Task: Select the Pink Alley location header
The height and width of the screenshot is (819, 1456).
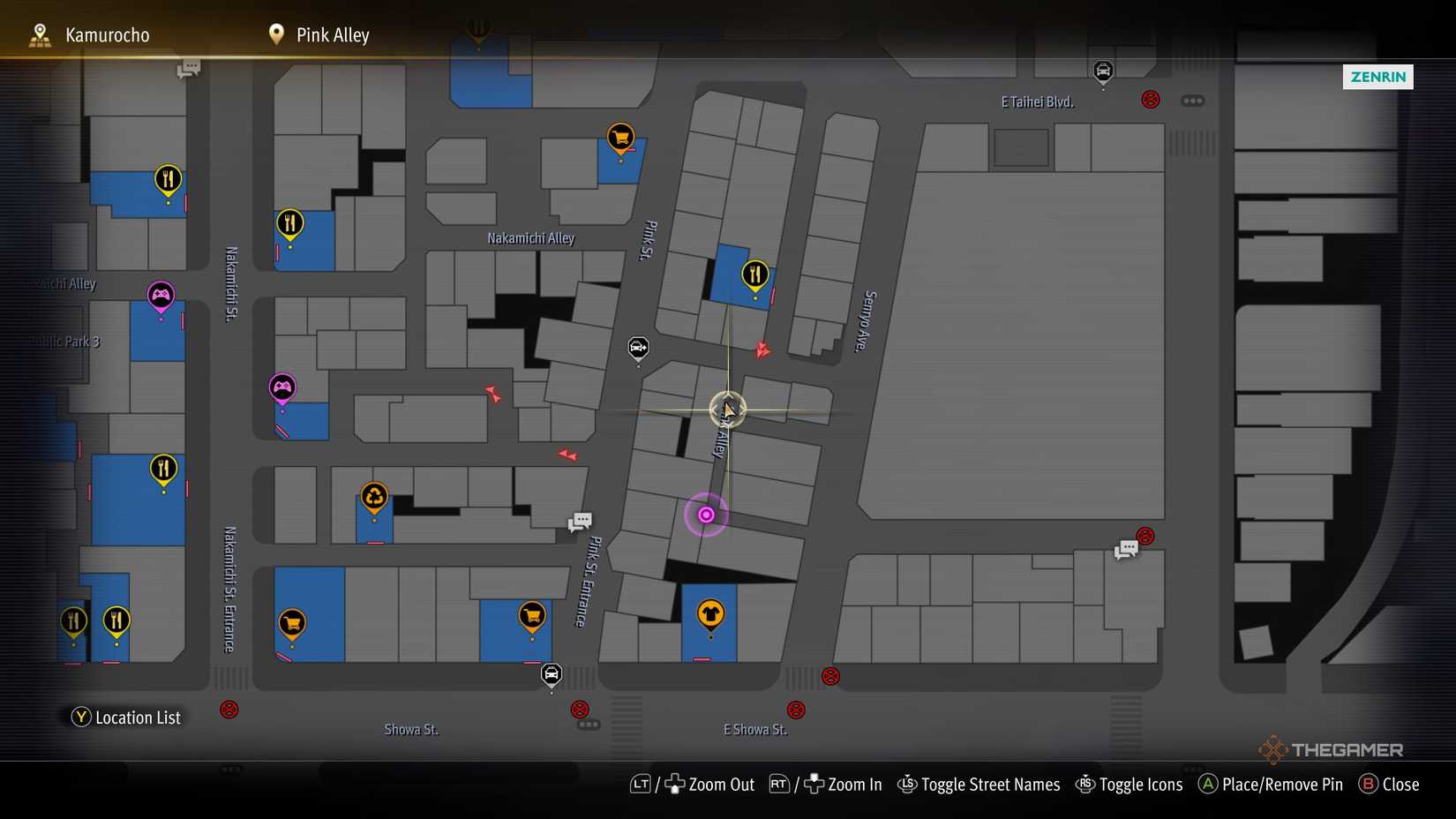Action: point(332,34)
